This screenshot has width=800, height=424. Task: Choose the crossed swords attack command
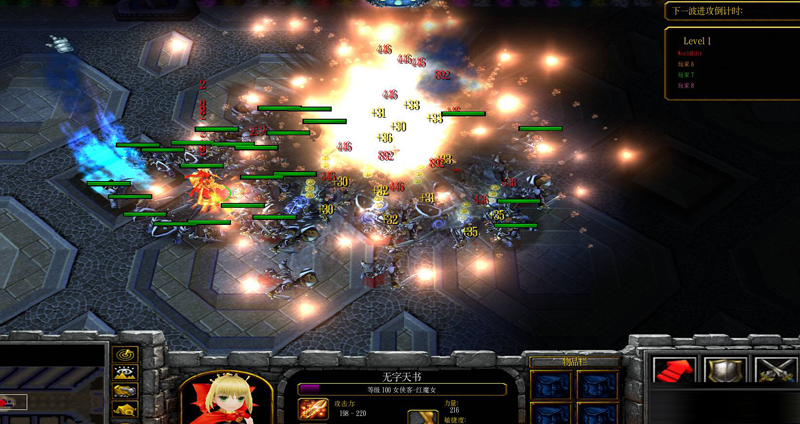(773, 371)
